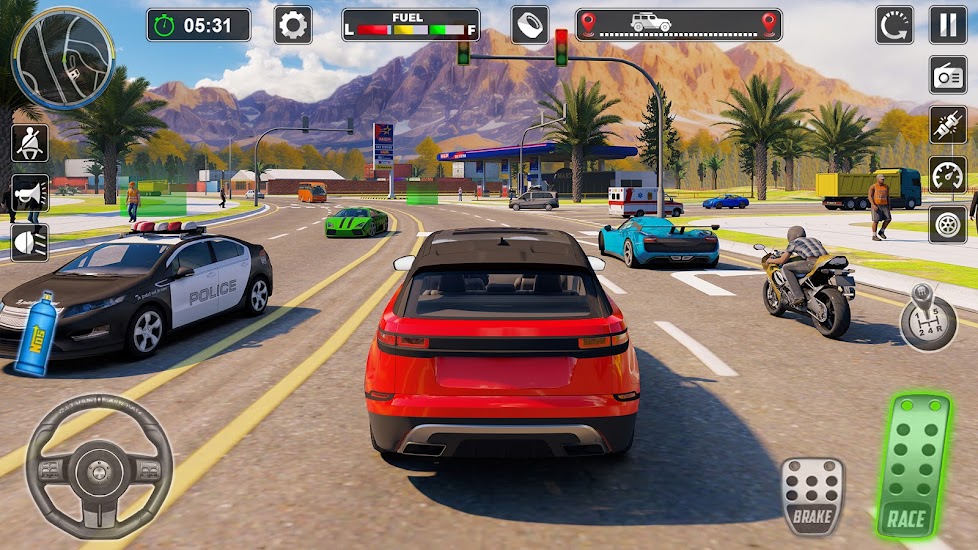This screenshot has width=978, height=550.
Task: Click the tire icon button
Action: coord(529,25)
